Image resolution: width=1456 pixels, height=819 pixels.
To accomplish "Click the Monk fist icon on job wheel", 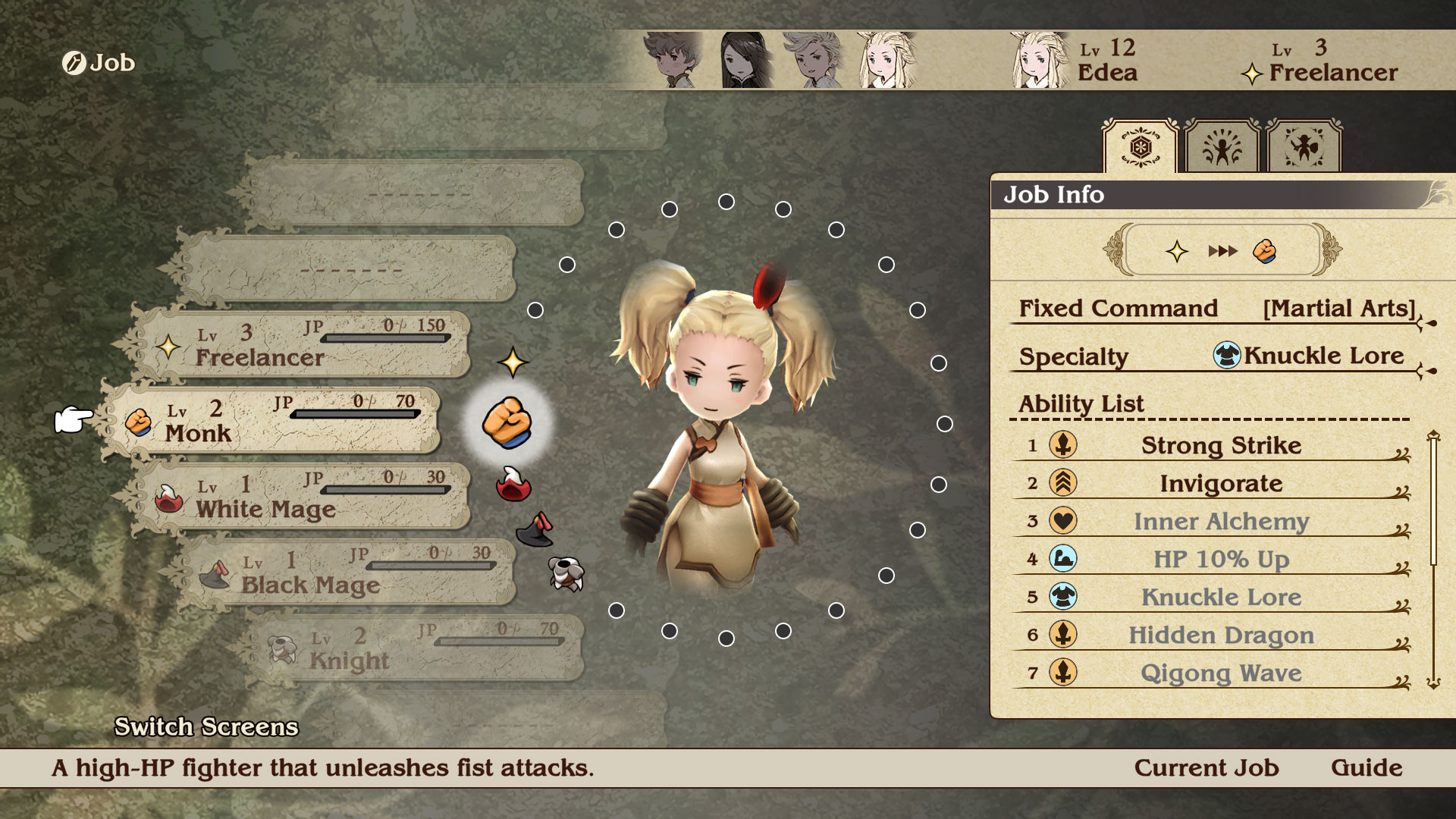I will pos(507,422).
